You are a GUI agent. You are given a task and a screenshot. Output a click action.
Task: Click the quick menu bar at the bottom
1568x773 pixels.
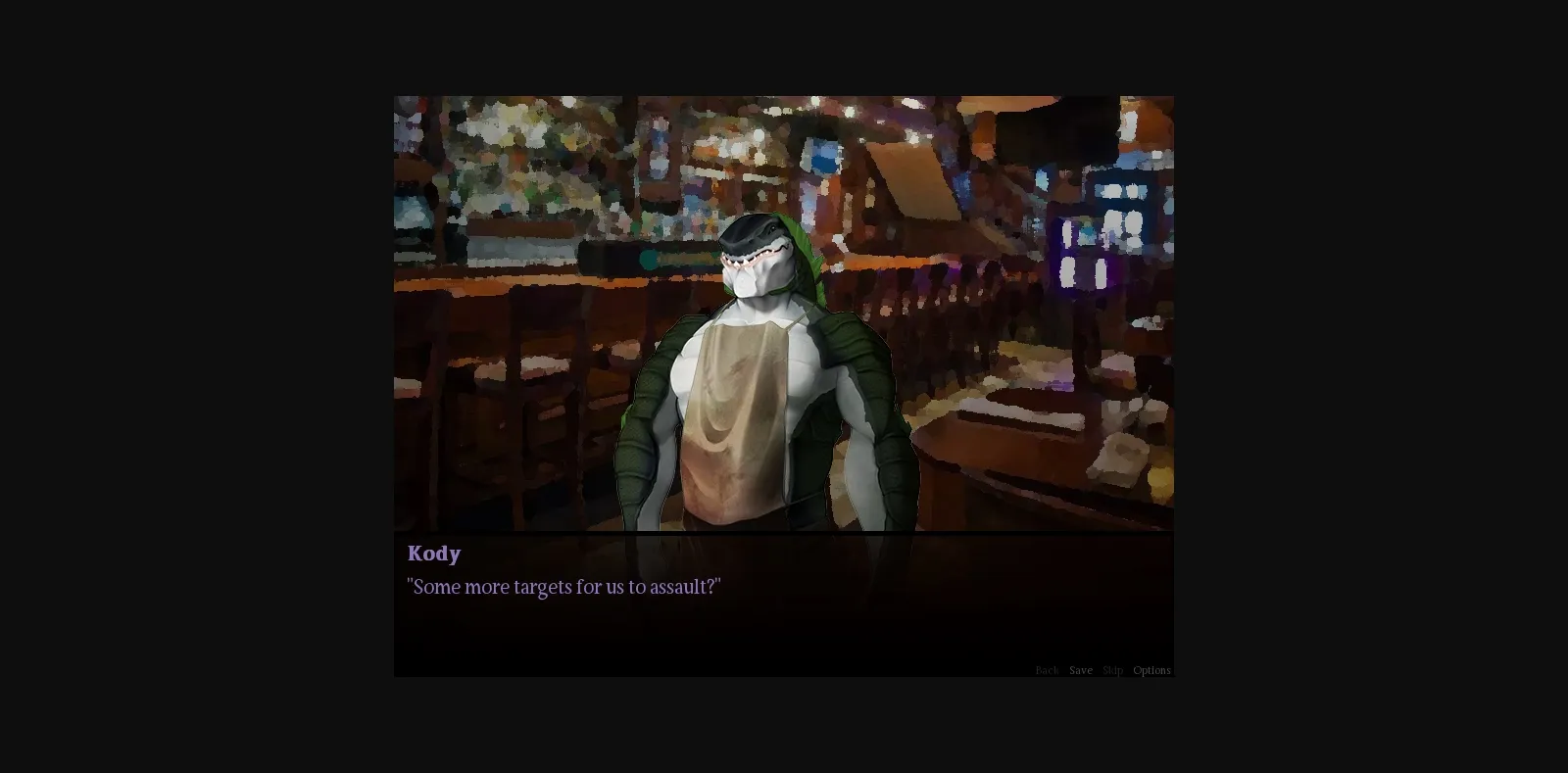[1098, 670]
